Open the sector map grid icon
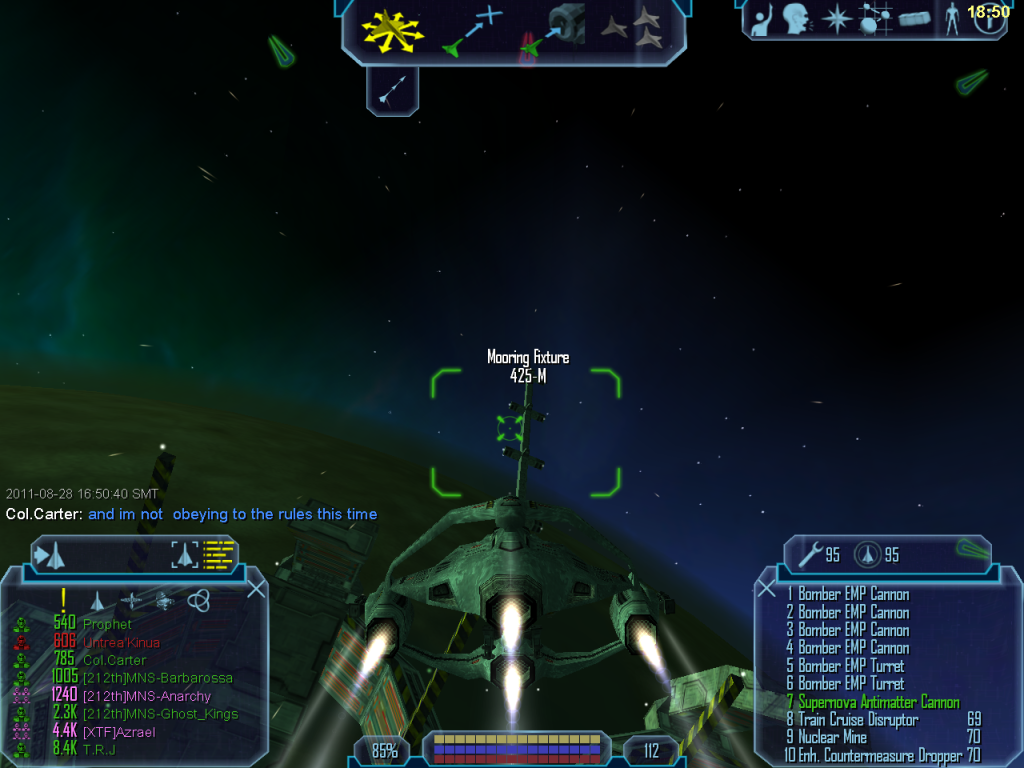 tap(875, 20)
